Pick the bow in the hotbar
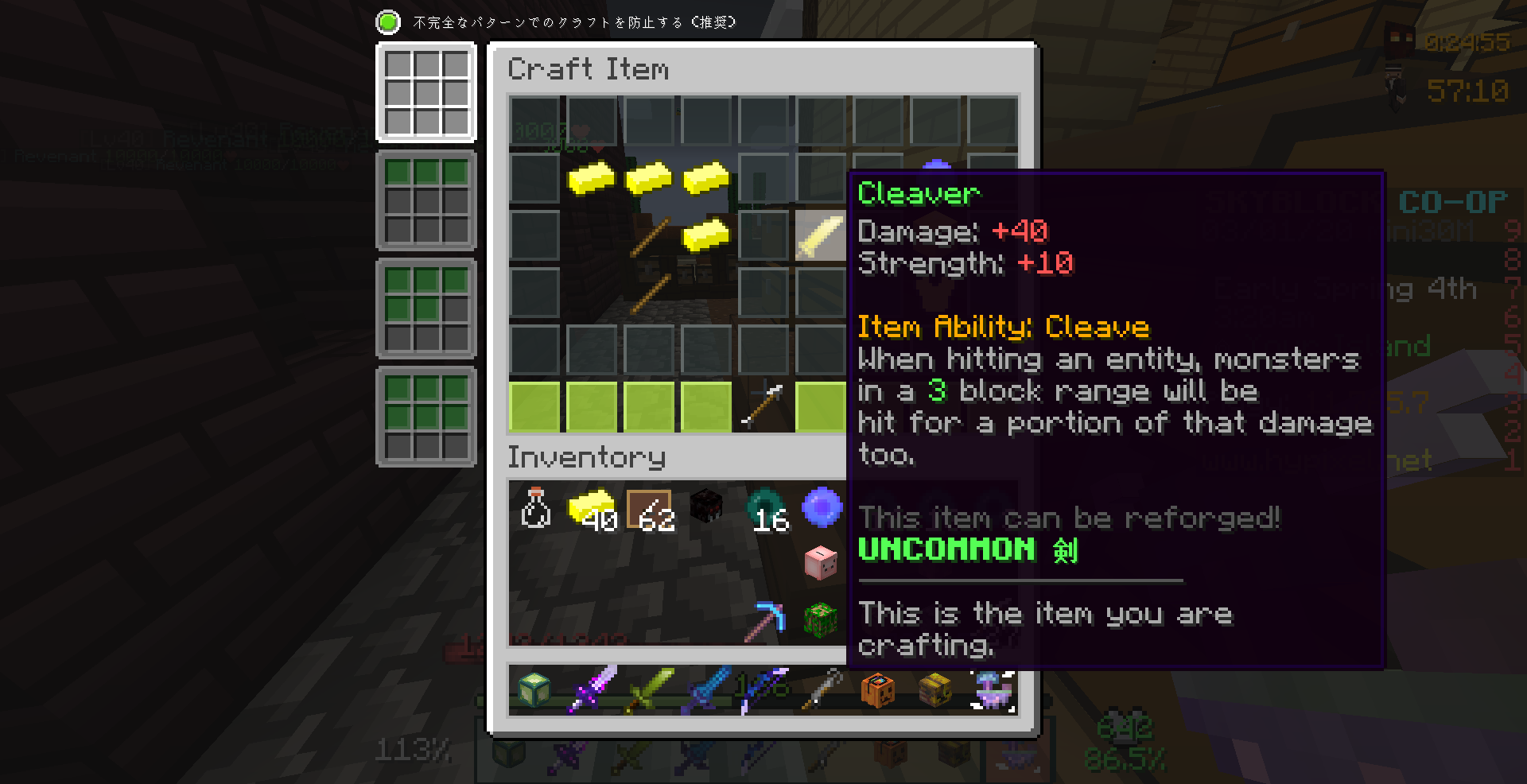1527x784 pixels. pyautogui.click(x=763, y=689)
